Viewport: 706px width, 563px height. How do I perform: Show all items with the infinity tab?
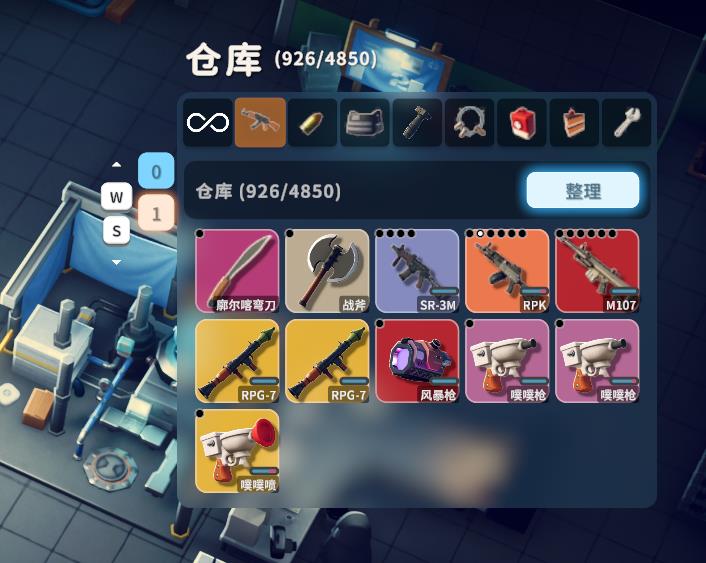[x=208, y=123]
